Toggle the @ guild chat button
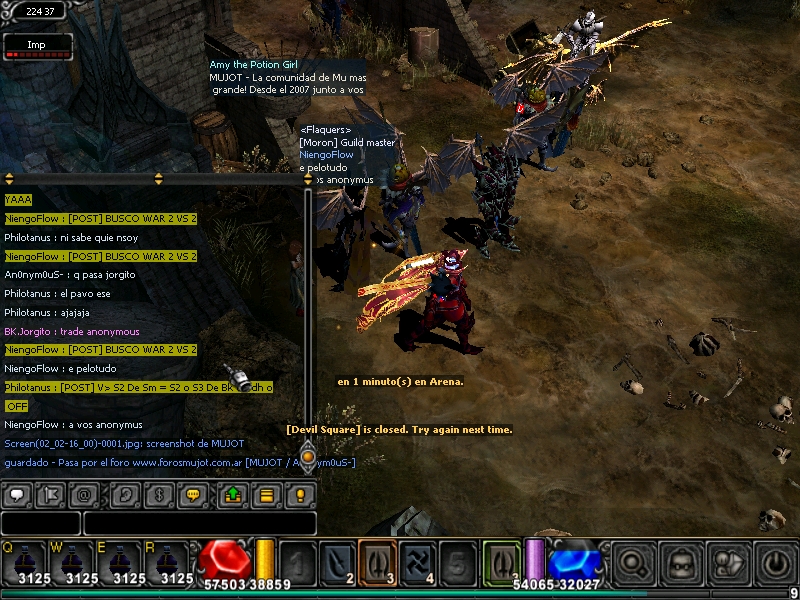800x600 pixels. pos(84,495)
